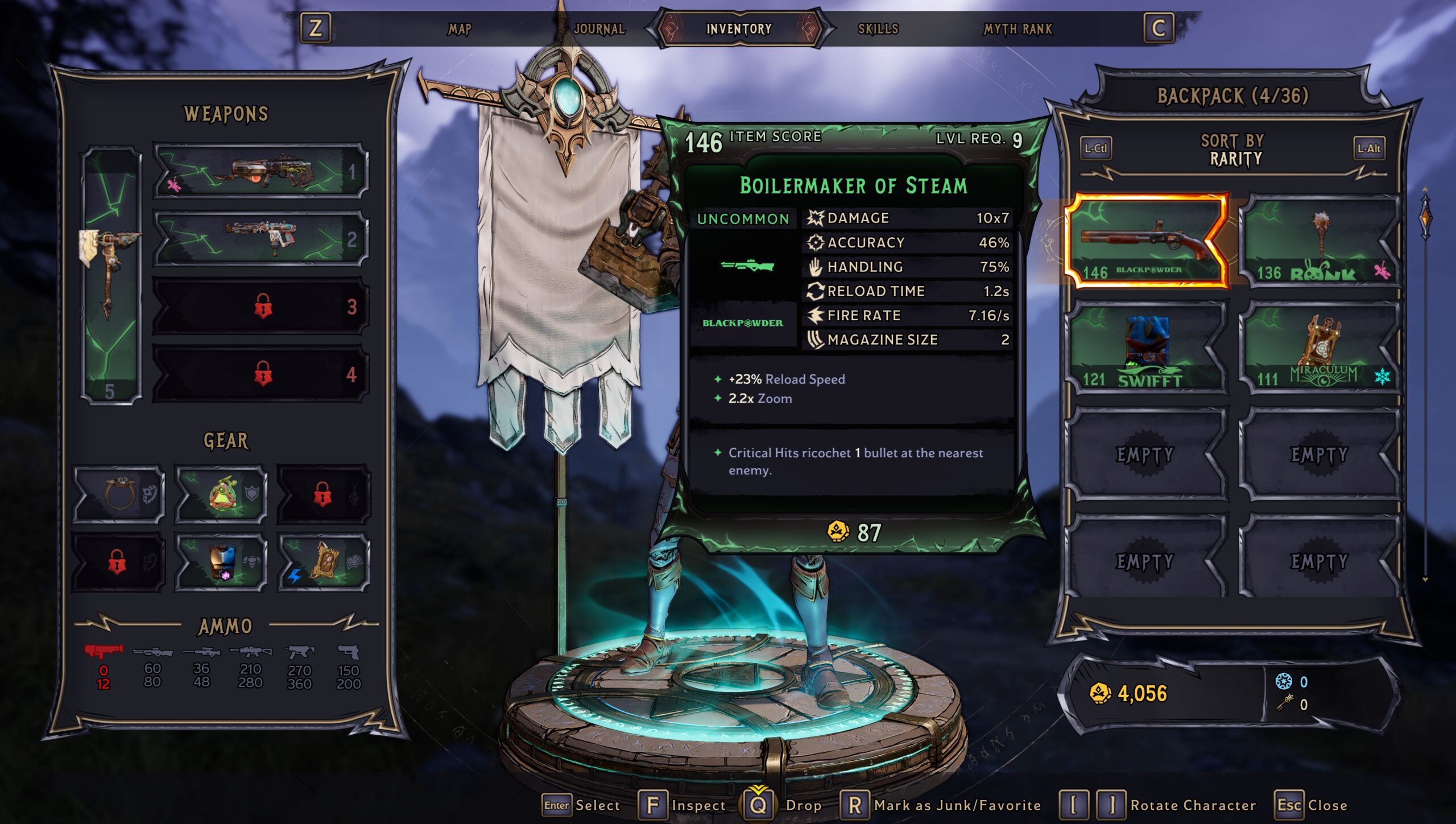Select the green amulet gear slot
Screen dimensions: 1456x824
(x=221, y=494)
